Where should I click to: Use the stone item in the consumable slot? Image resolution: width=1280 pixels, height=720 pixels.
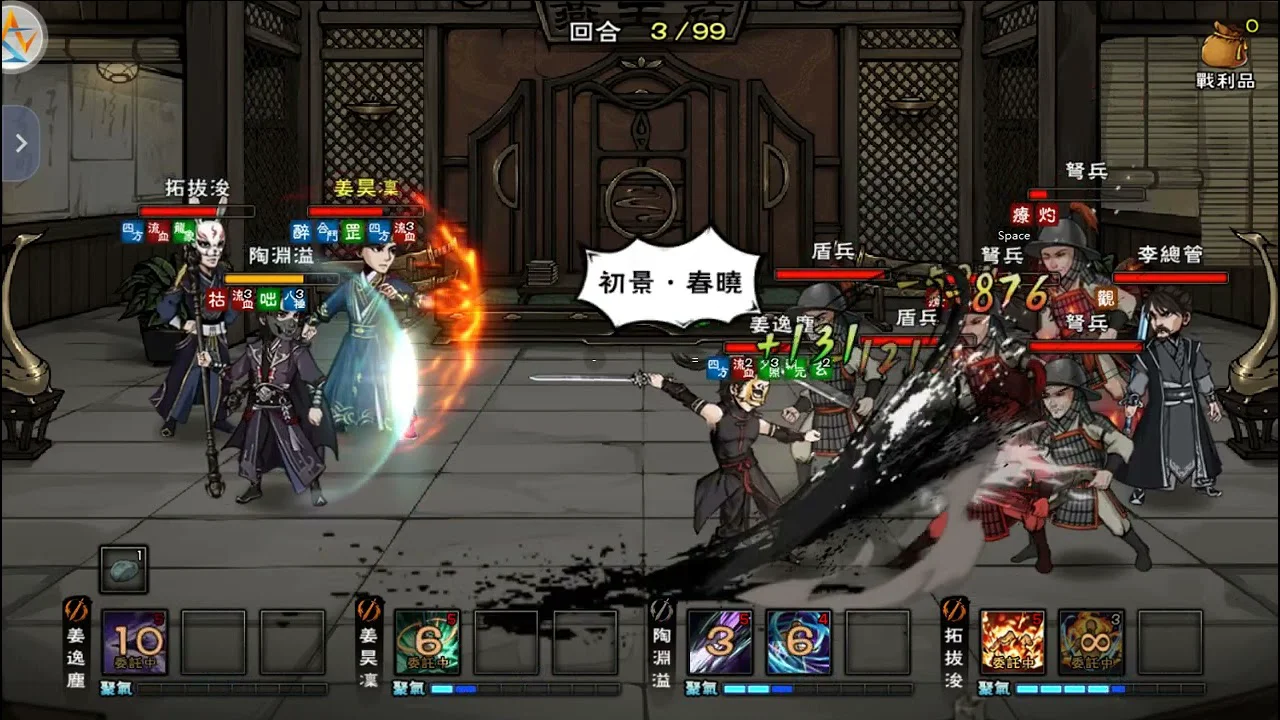(124, 569)
